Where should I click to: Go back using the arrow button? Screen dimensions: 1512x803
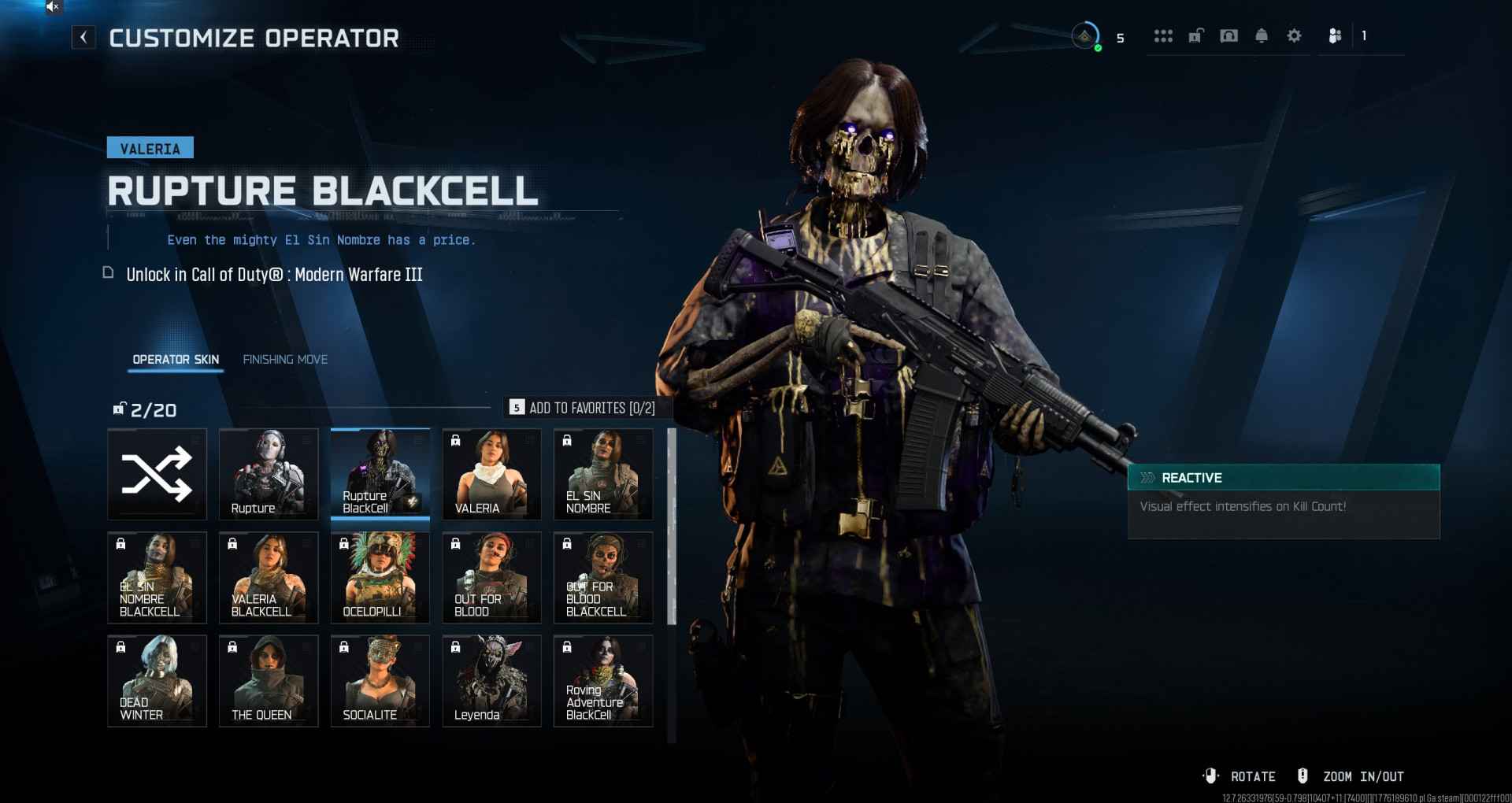click(x=83, y=37)
